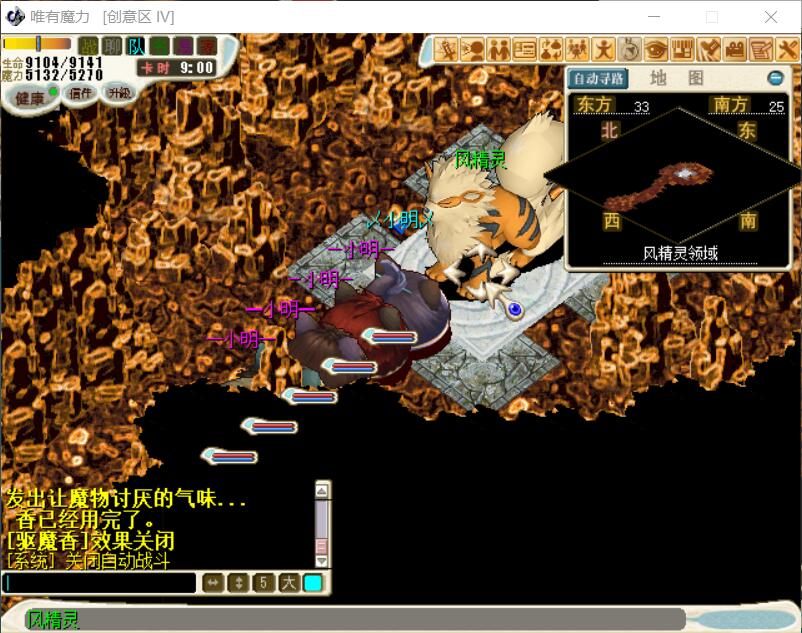Close the game window

click(x=771, y=17)
